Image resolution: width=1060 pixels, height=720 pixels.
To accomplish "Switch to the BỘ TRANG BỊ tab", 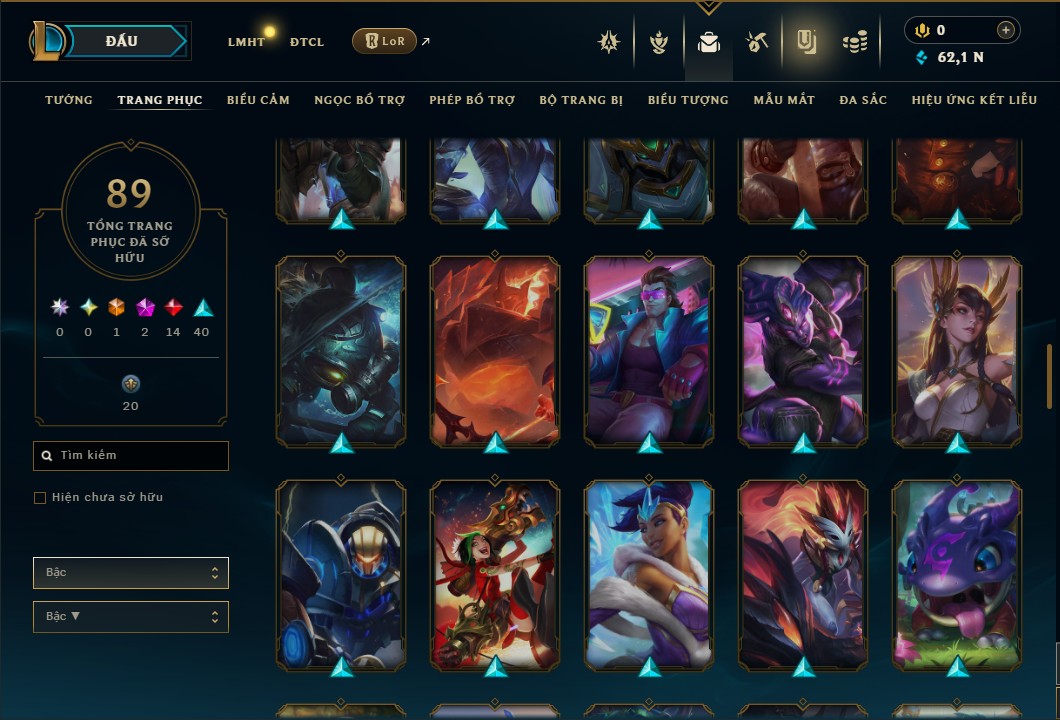I will (x=581, y=100).
